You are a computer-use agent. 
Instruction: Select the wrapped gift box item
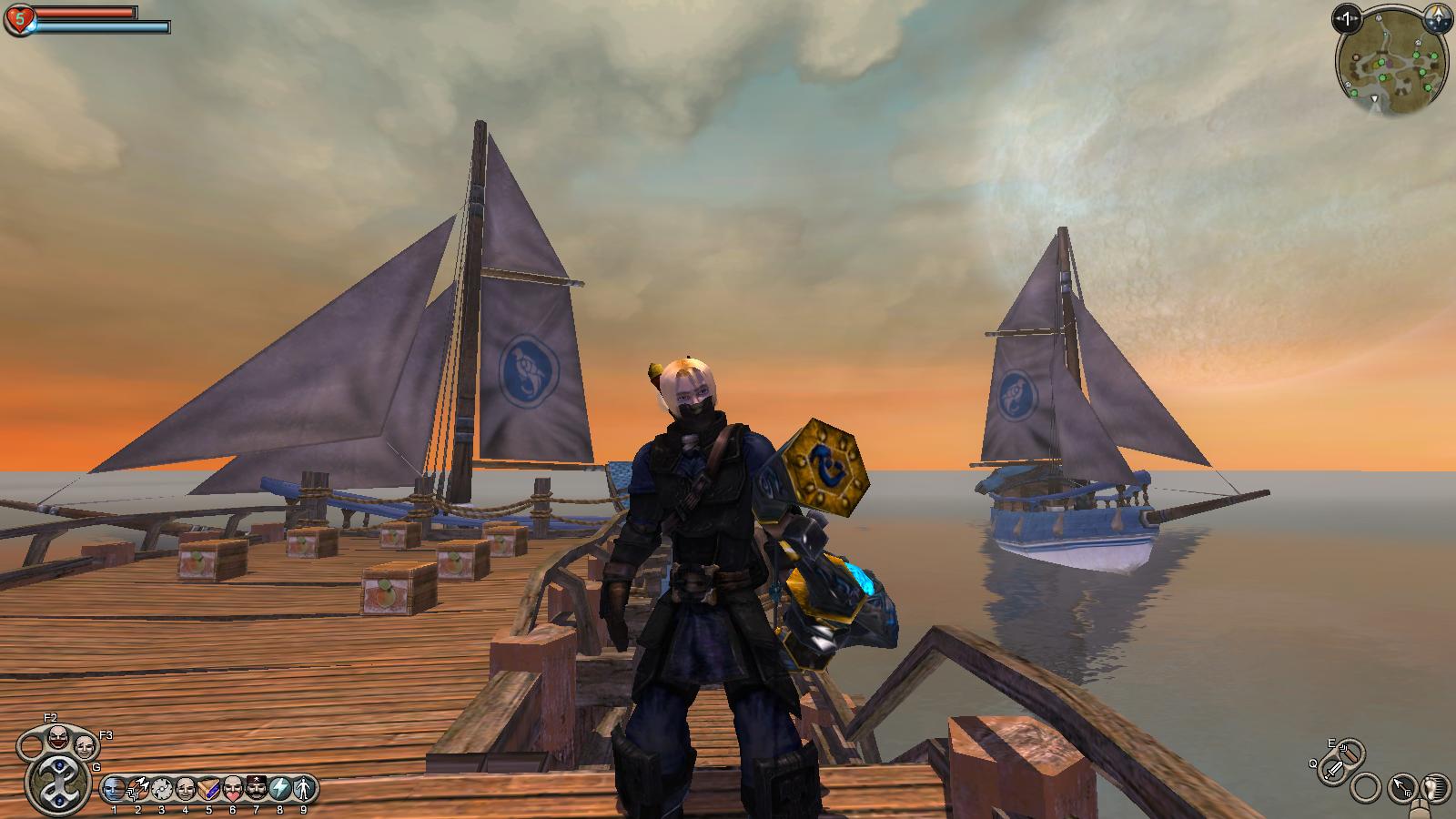click(x=209, y=788)
